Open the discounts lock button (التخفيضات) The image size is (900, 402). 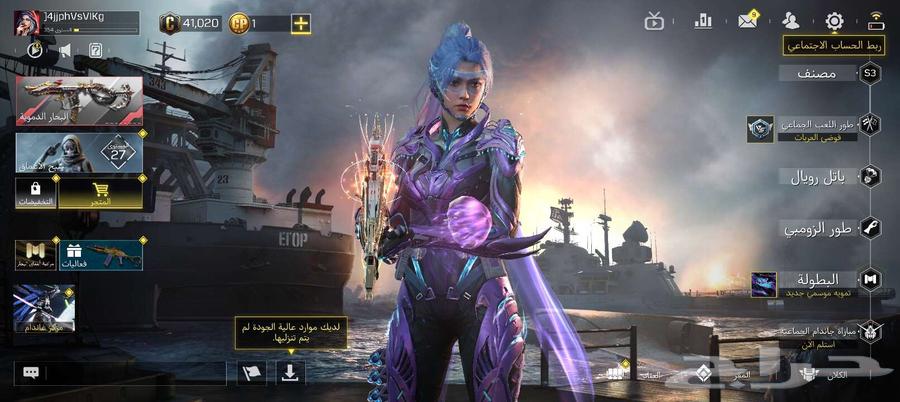35,193
